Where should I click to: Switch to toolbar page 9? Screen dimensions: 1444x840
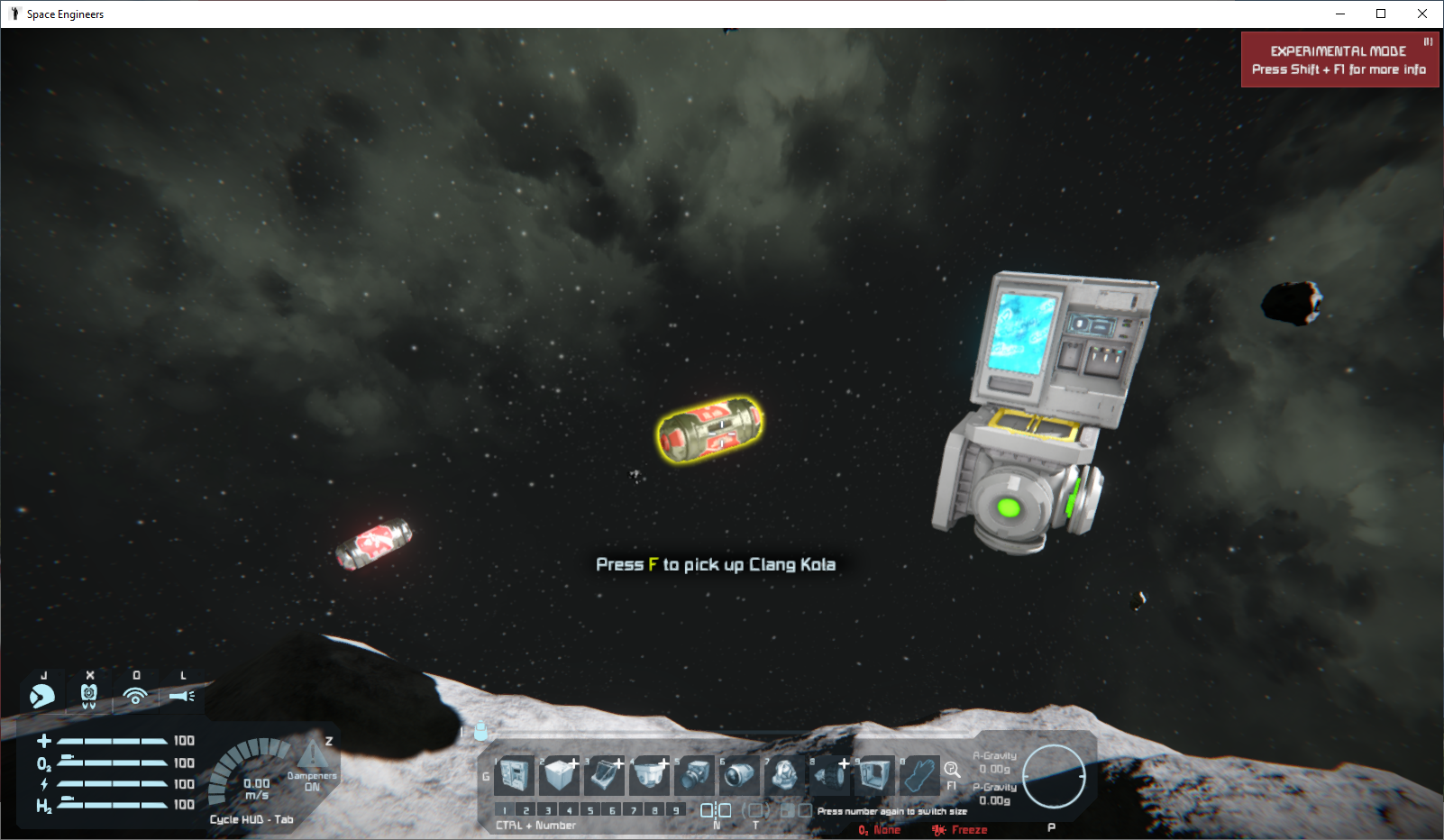[x=676, y=810]
